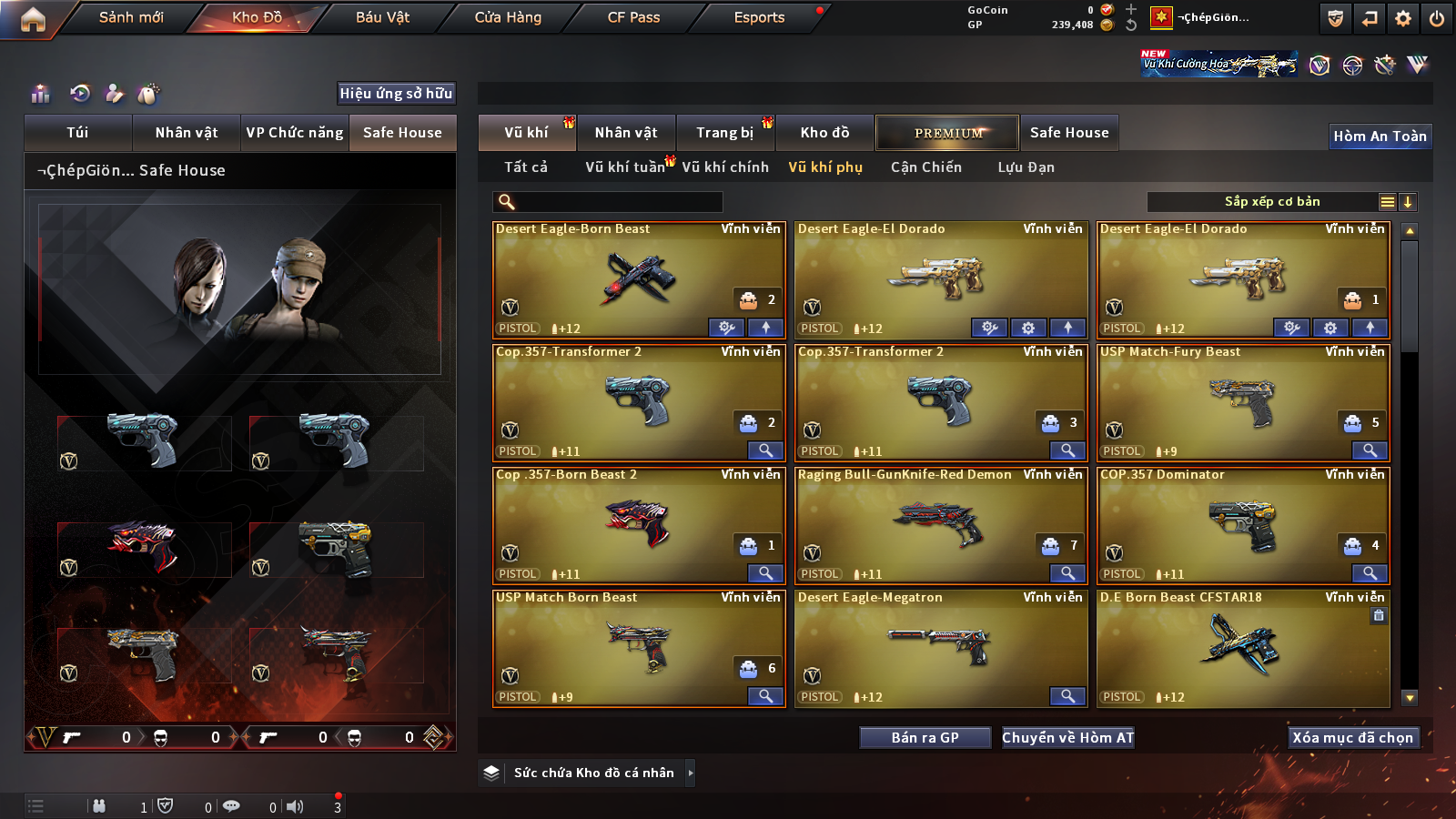Open the Cửa Hàng shop

point(508,17)
